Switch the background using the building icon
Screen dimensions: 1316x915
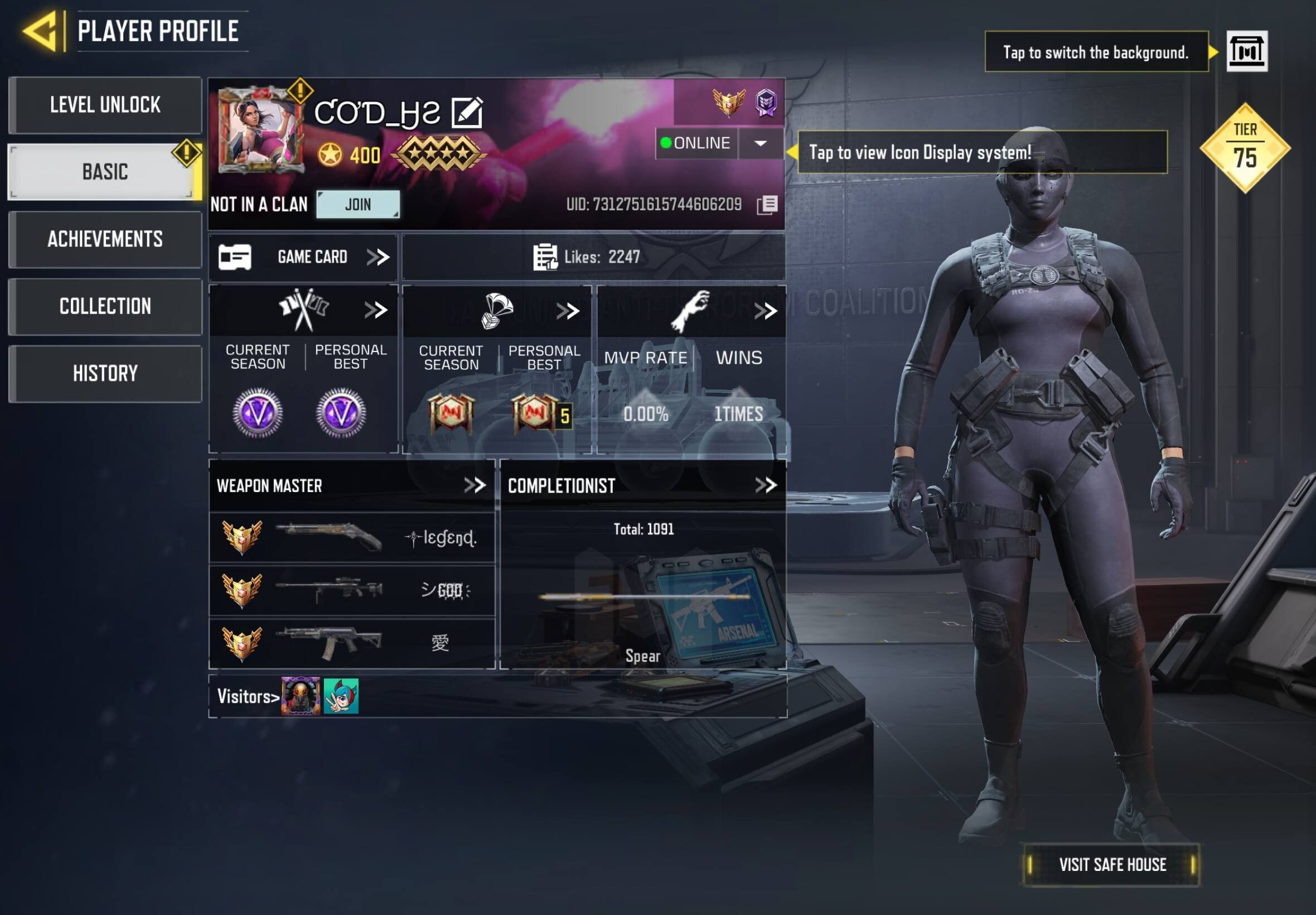point(1247,51)
